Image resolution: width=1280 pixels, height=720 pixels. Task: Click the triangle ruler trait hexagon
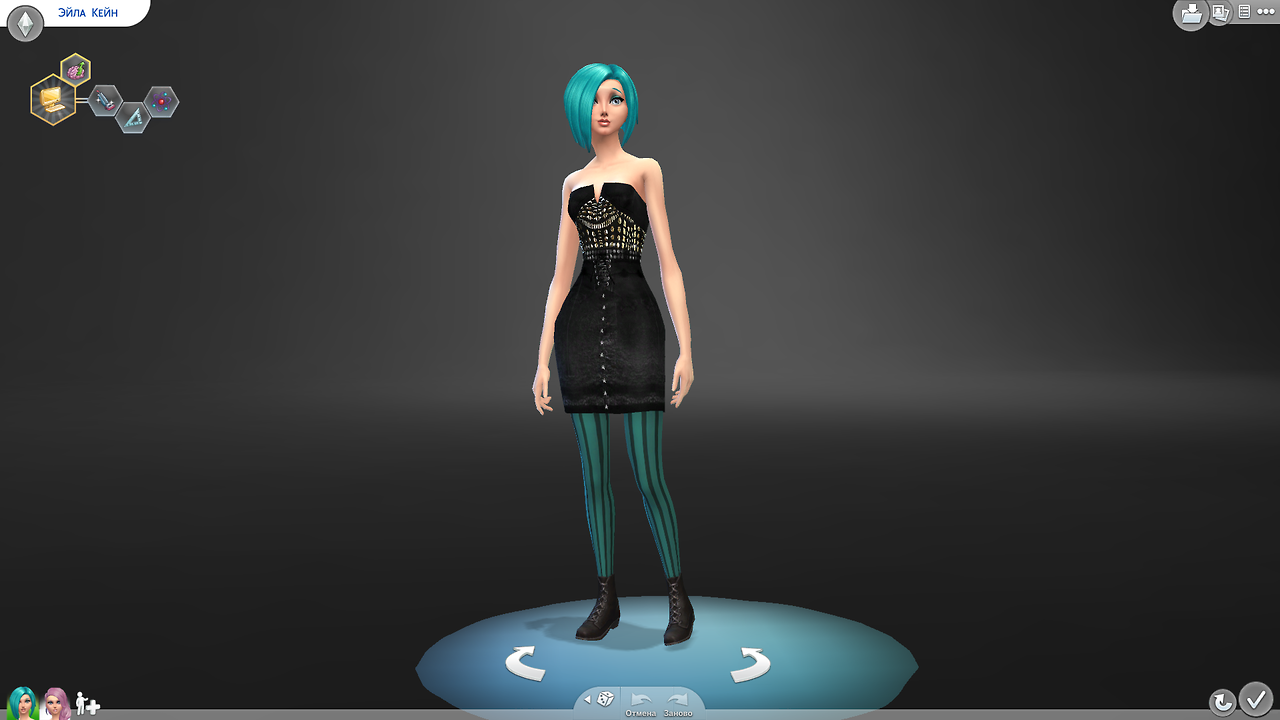pos(133,118)
